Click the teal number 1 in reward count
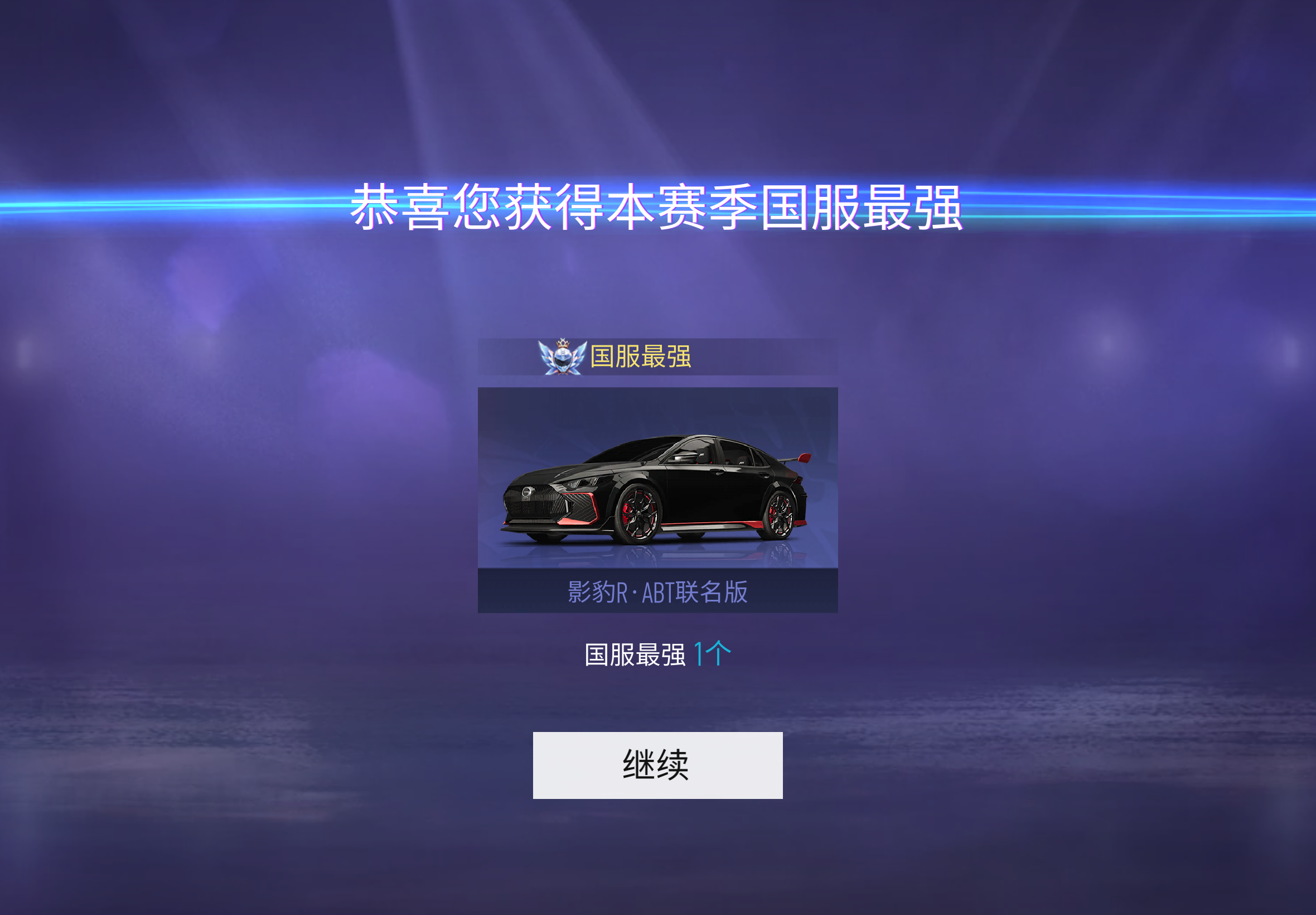Viewport: 1316px width, 915px height. 699,653
